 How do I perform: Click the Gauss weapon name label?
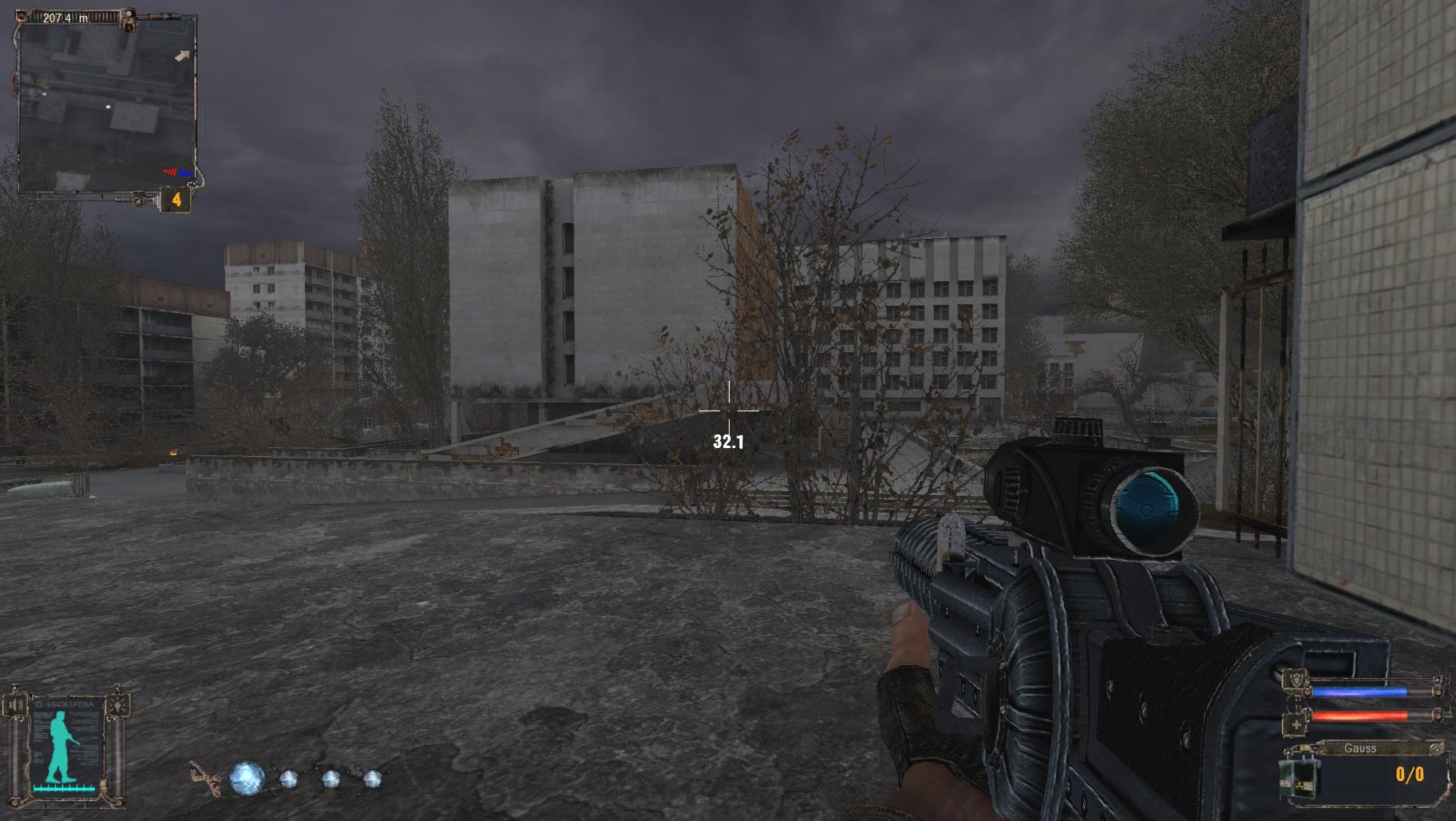(x=1359, y=748)
